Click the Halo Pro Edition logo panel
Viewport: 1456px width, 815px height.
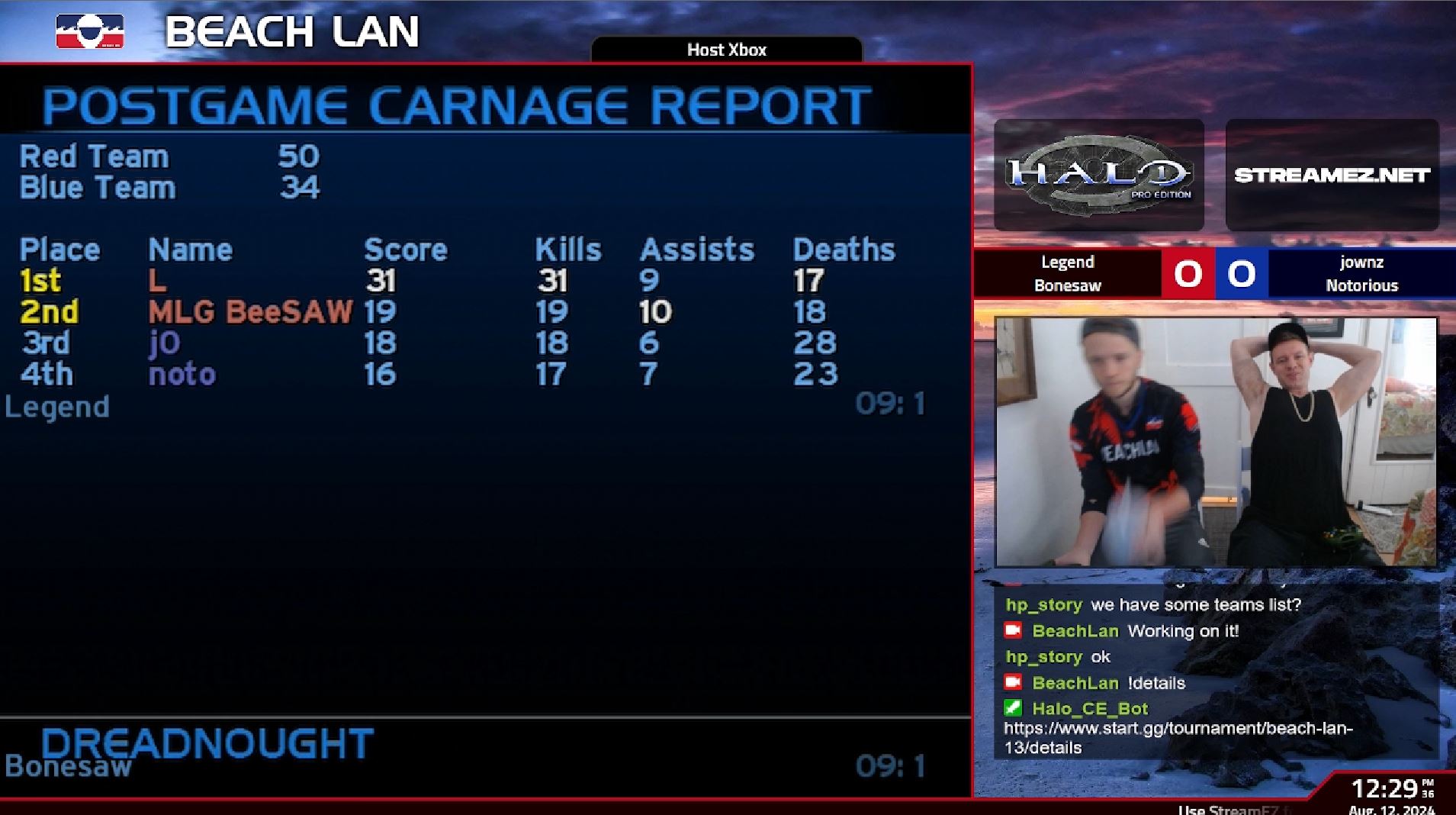pyautogui.click(x=1098, y=175)
